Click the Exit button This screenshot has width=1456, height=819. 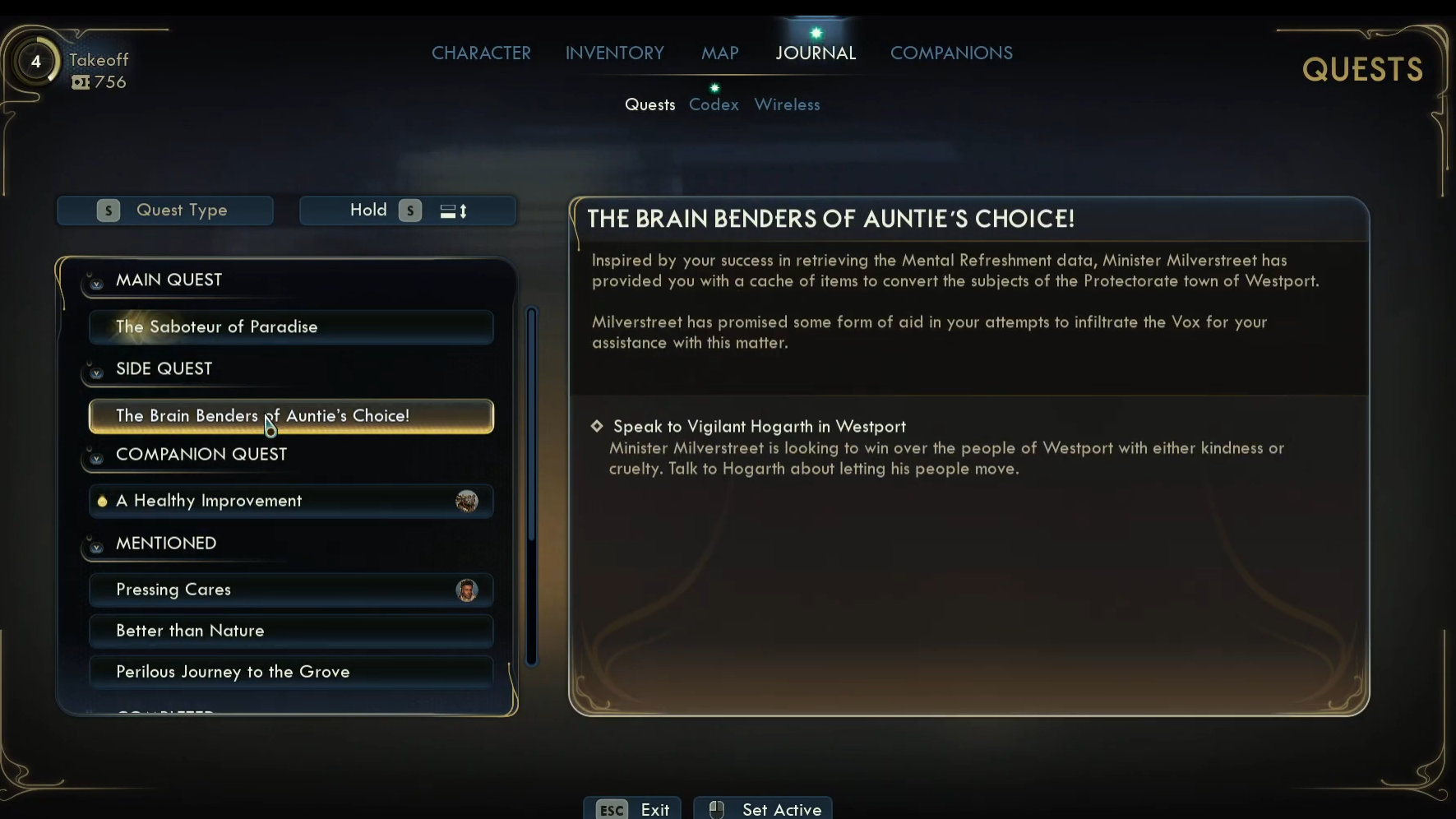632,809
